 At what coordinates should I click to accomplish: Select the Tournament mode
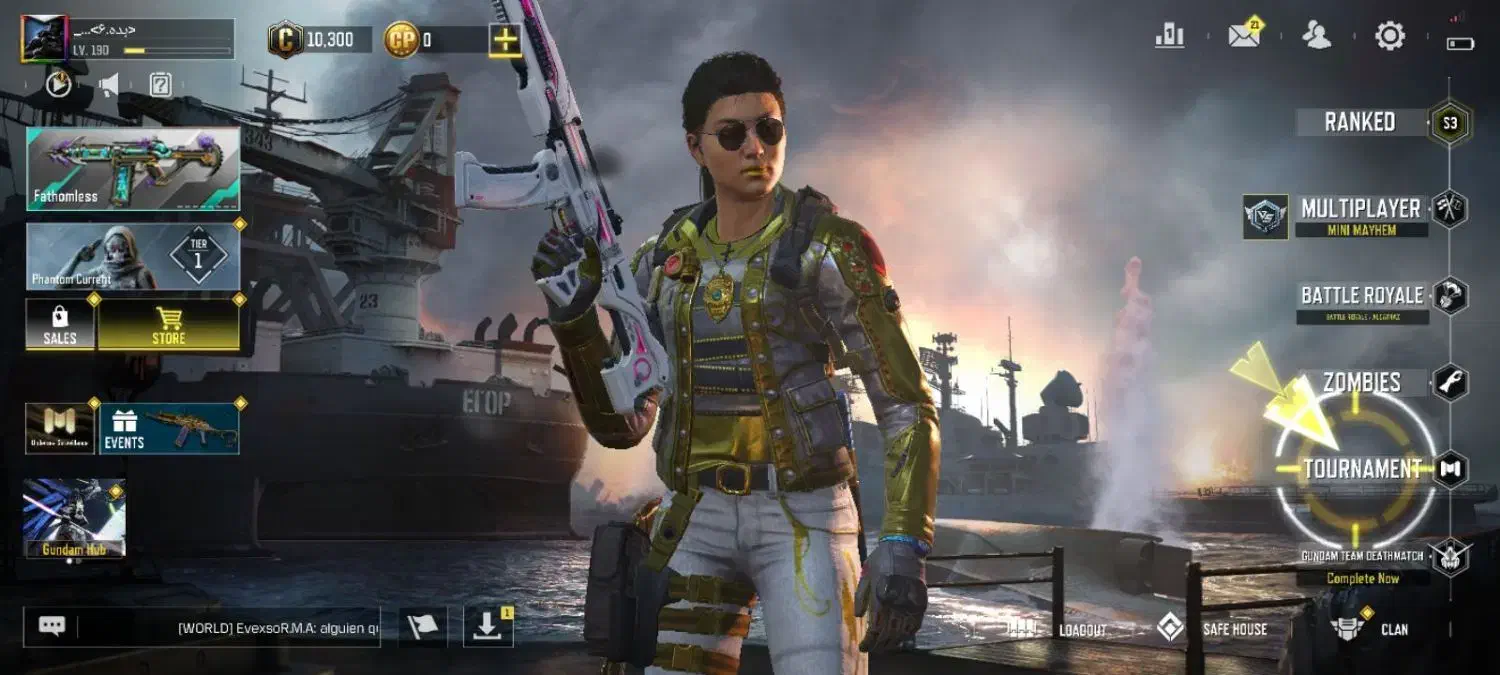1362,469
